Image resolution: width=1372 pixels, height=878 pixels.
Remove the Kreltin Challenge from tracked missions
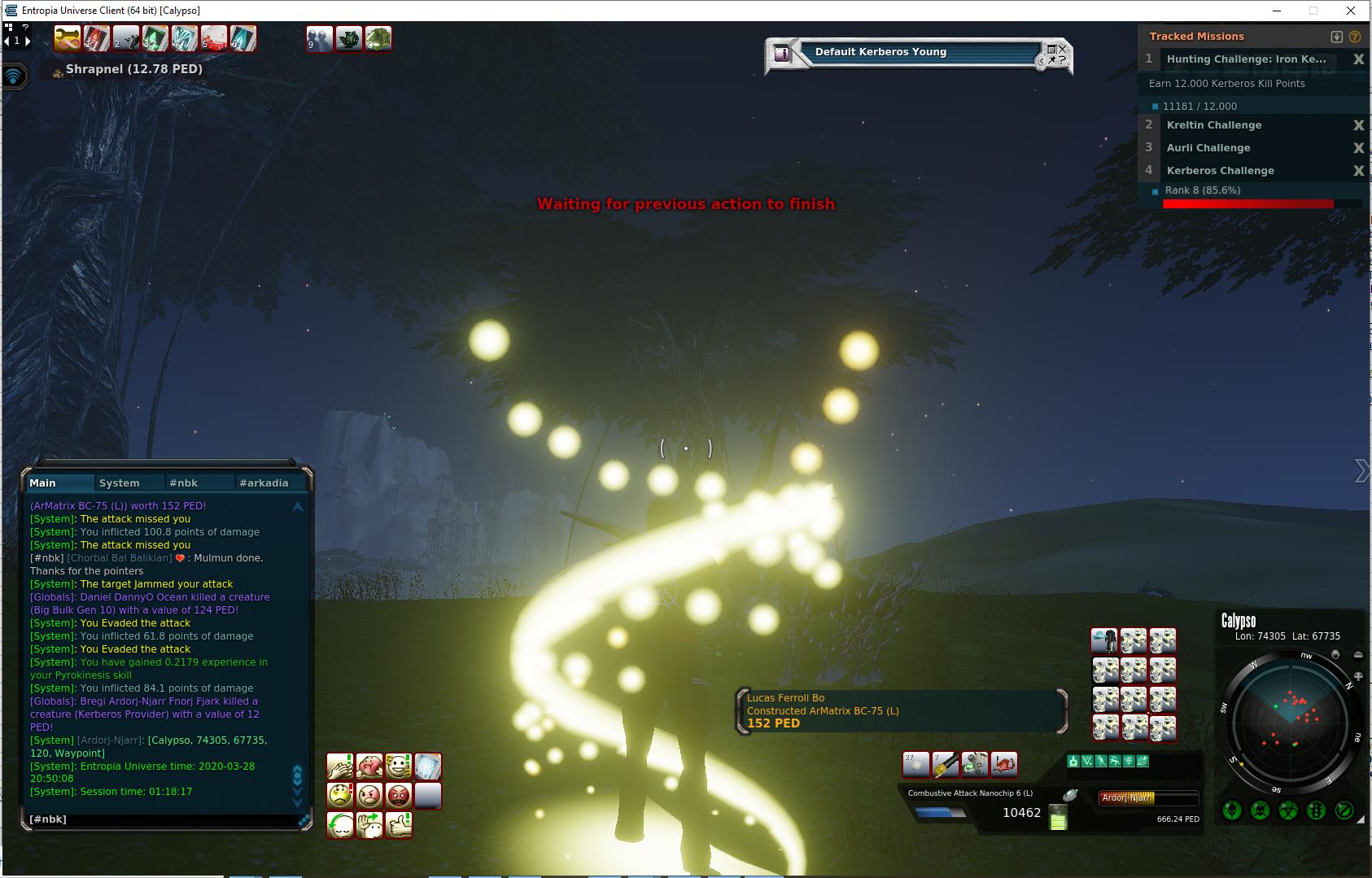pyautogui.click(x=1358, y=125)
